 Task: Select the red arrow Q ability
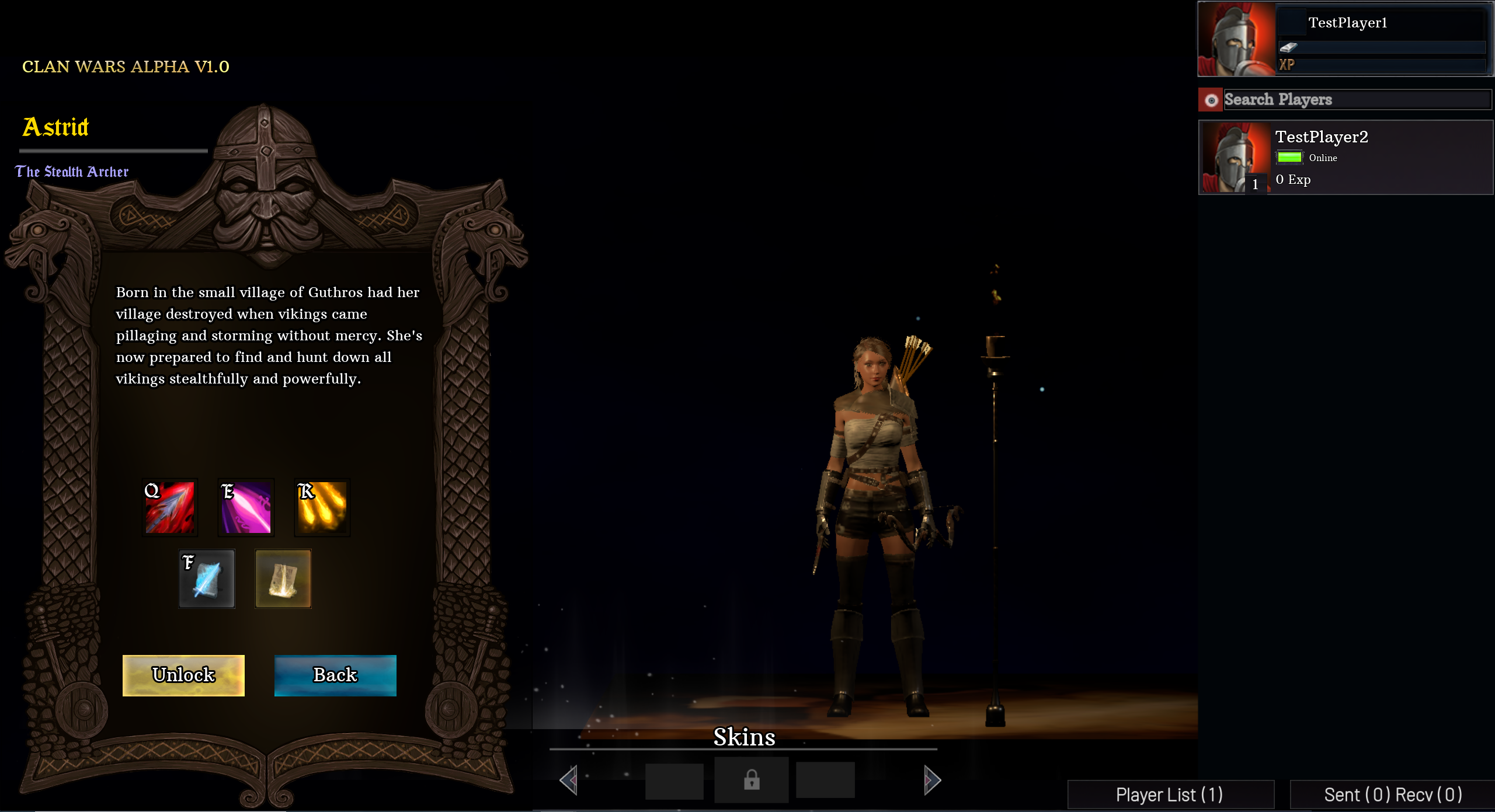[x=170, y=507]
